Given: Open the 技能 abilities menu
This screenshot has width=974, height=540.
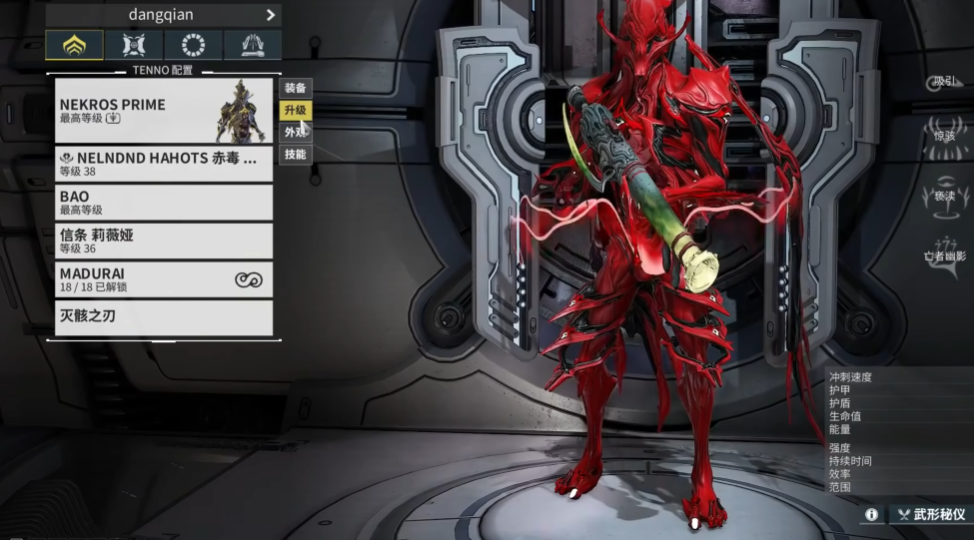Looking at the screenshot, I should (295, 155).
